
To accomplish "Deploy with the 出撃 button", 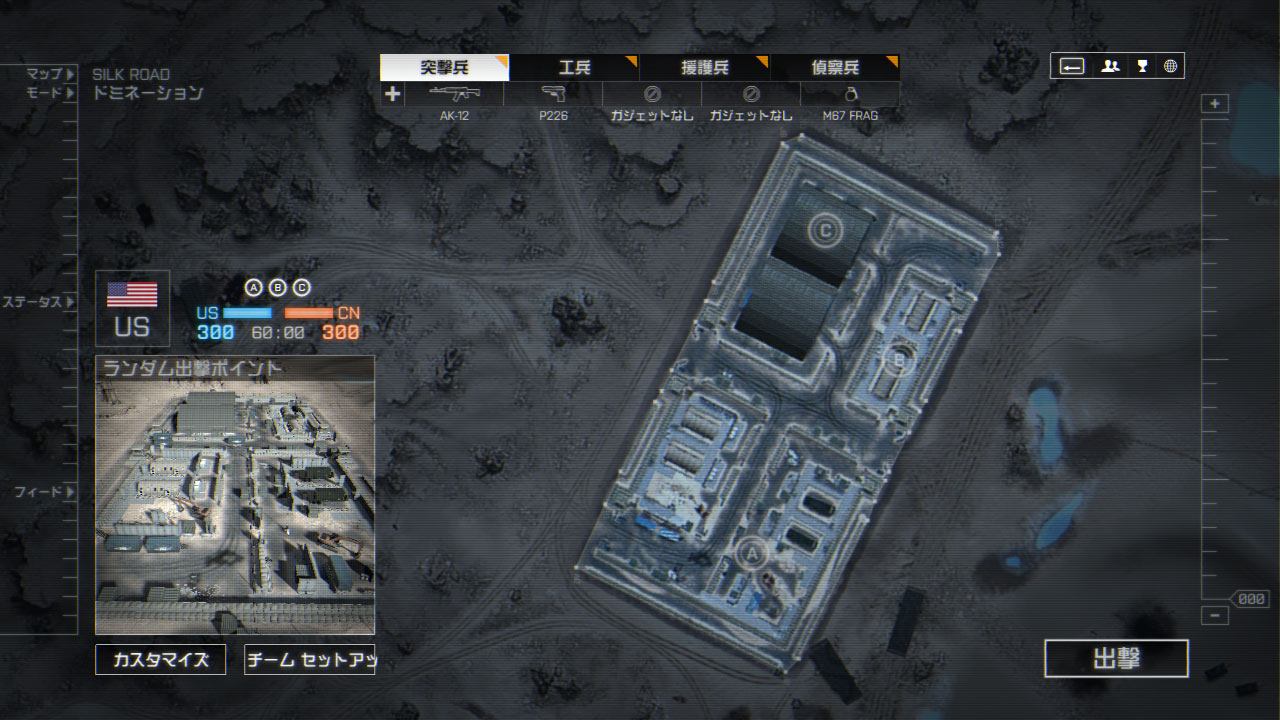I will [x=1116, y=658].
